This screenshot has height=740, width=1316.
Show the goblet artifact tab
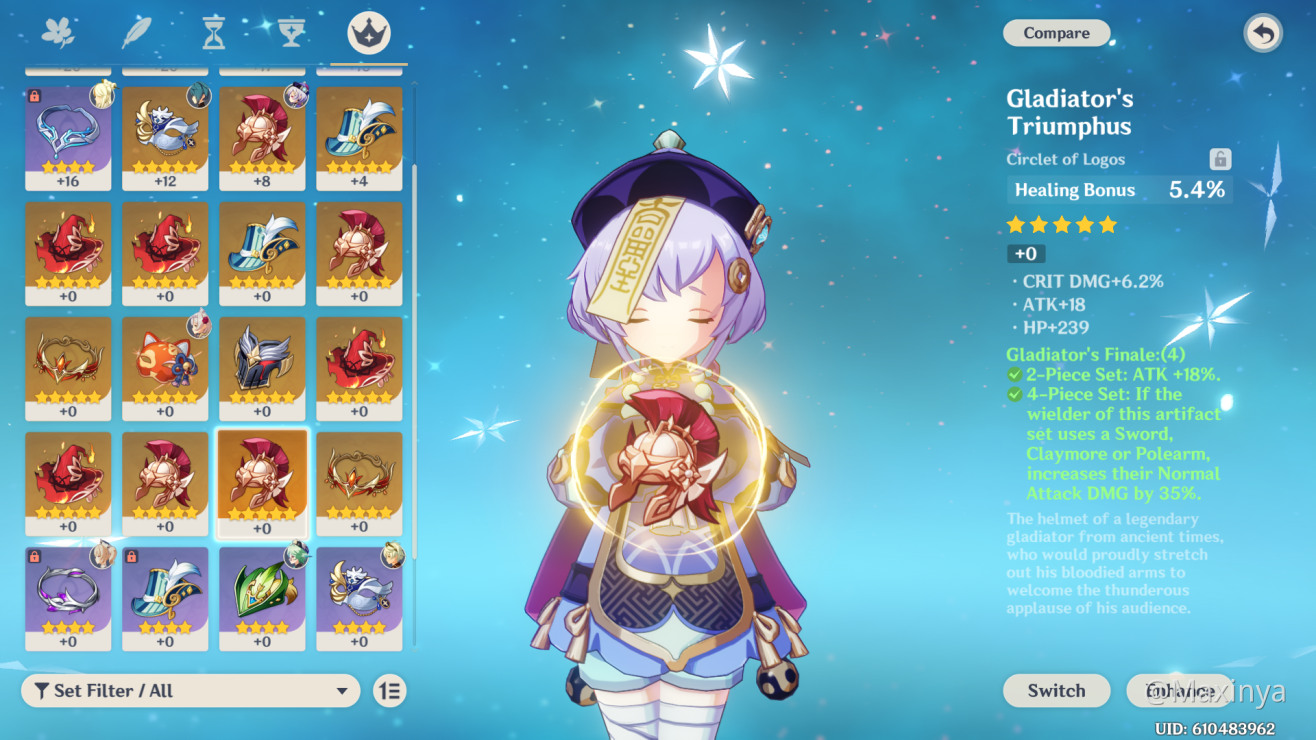(x=291, y=33)
